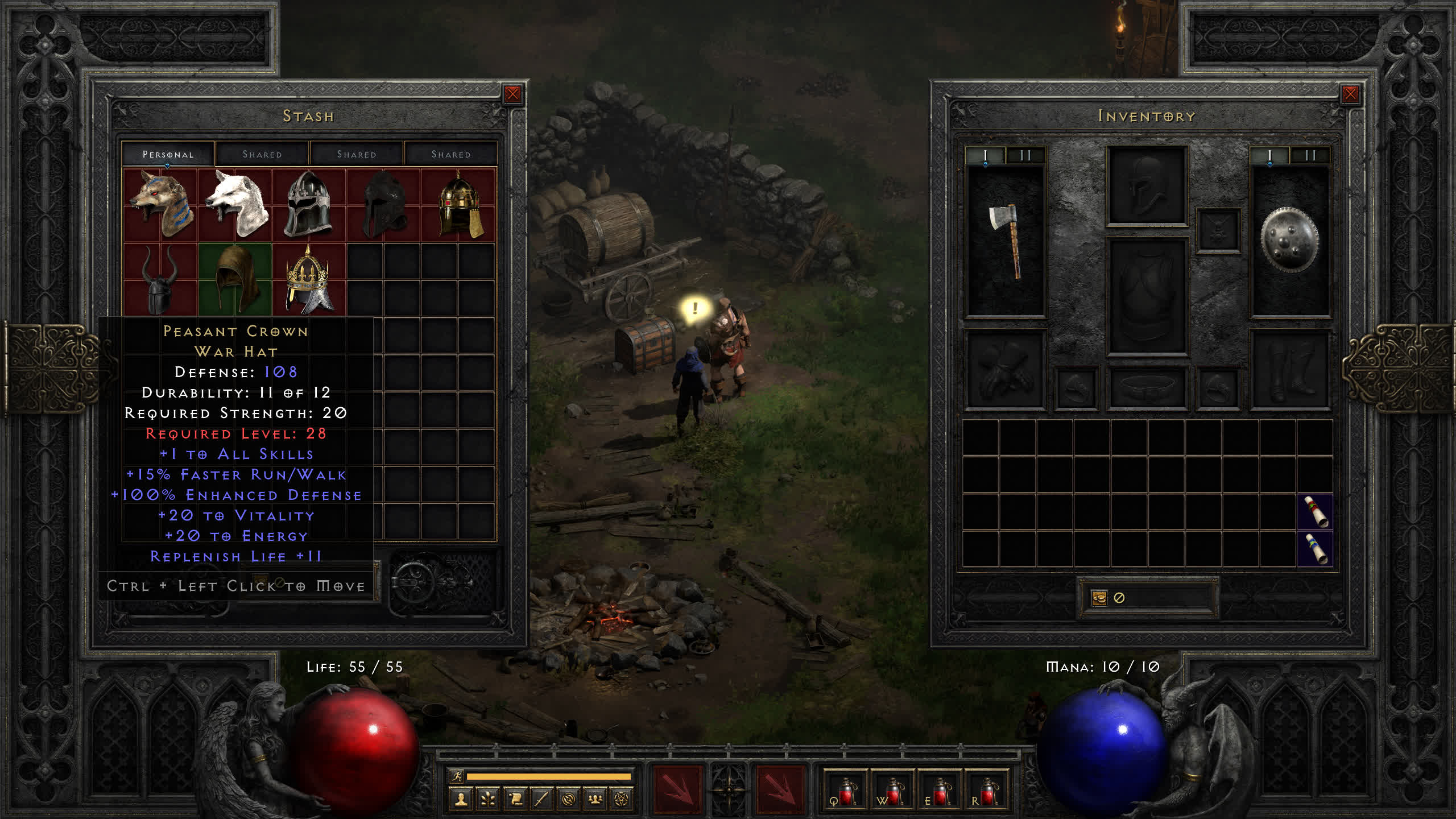The height and width of the screenshot is (819, 1456).
Task: Use the belt potion labeled Q
Action: 845,792
